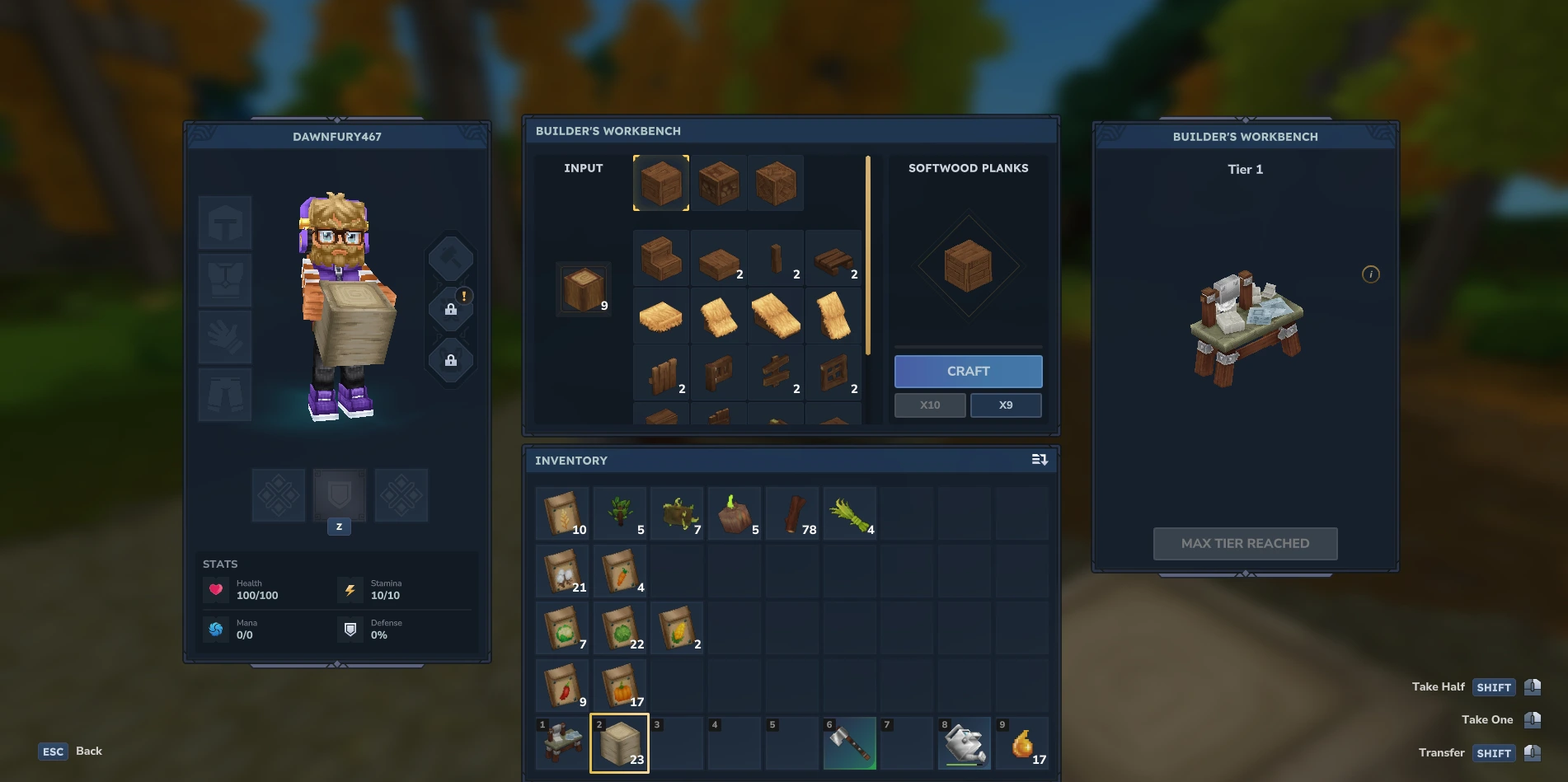
Task: Select the shield accessory slot bound to Z
Action: 339,495
